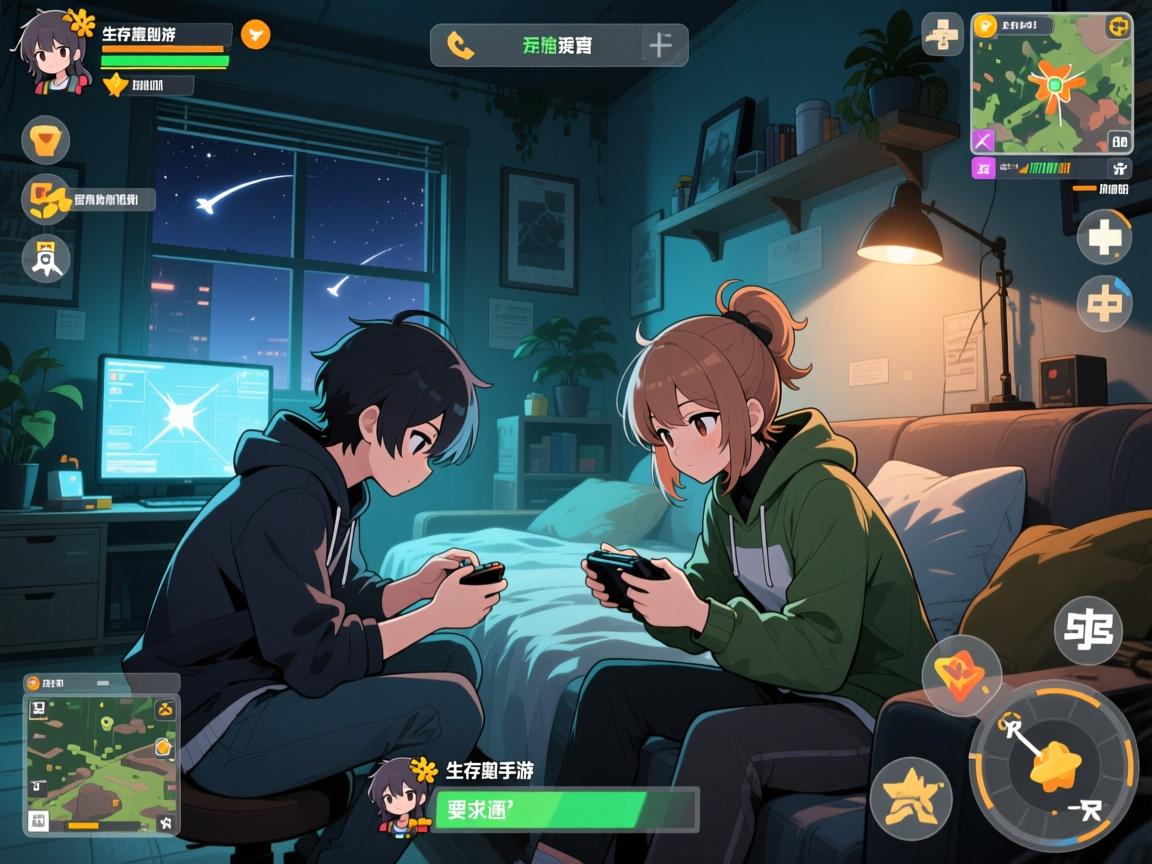Activate the round button with 中 symbol
The image size is (1152, 864).
[1104, 302]
